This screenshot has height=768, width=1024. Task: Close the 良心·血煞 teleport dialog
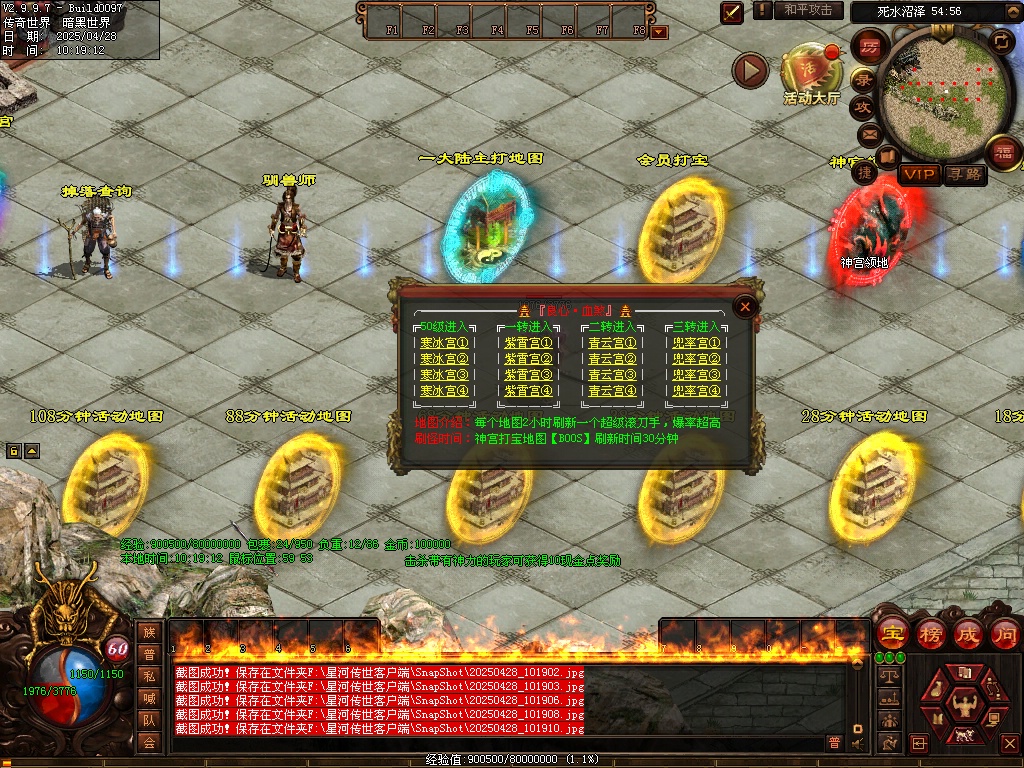tap(744, 307)
